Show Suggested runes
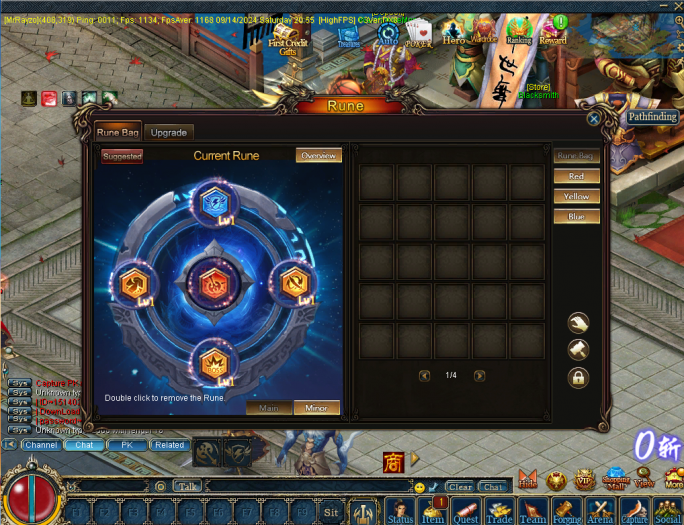 [x=122, y=157]
